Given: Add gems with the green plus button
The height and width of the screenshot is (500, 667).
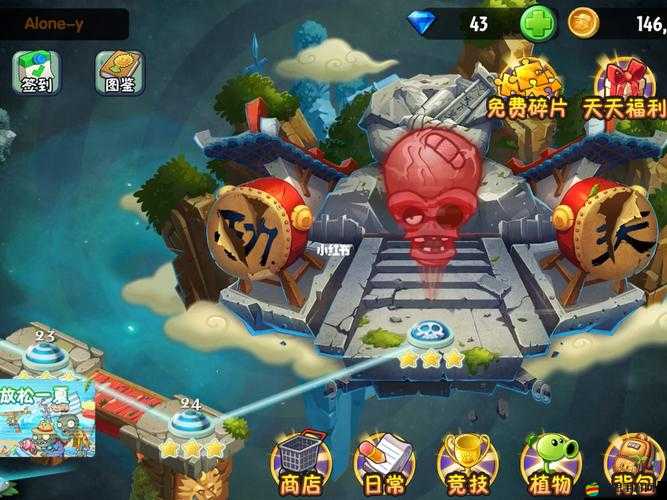Looking at the screenshot, I should (538, 22).
